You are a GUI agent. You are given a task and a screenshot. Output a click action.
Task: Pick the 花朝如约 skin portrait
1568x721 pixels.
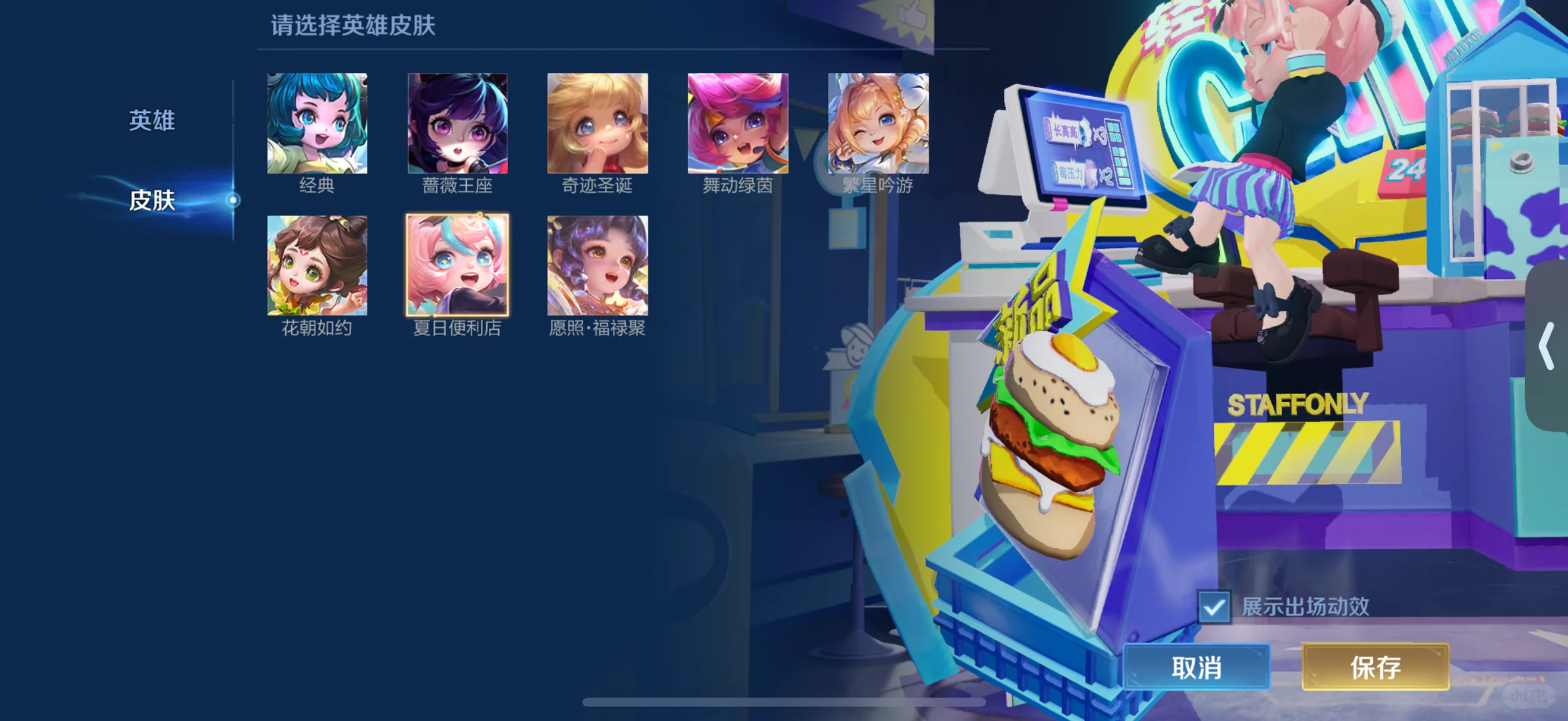tap(317, 265)
